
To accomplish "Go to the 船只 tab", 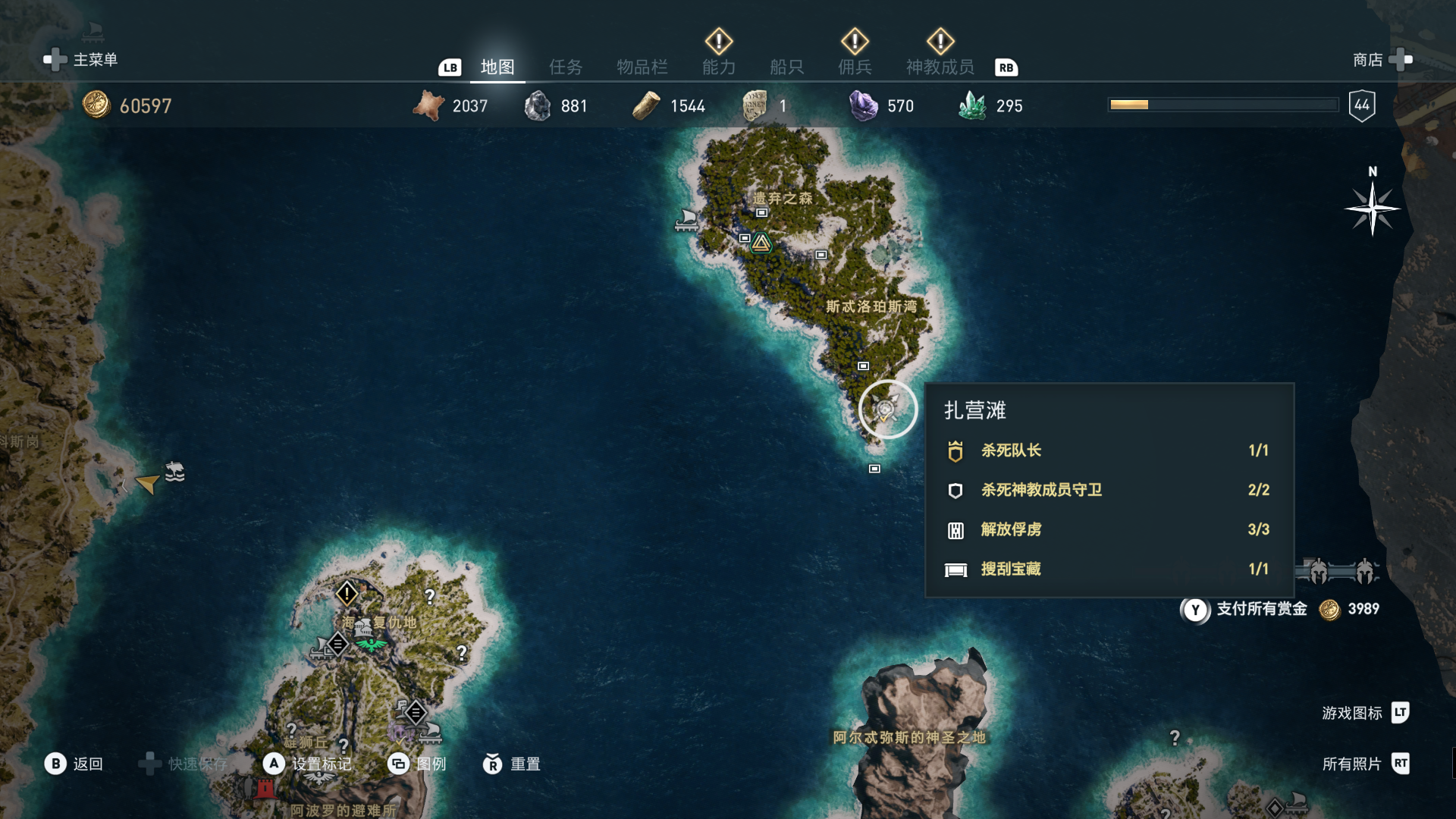I will pos(786,67).
